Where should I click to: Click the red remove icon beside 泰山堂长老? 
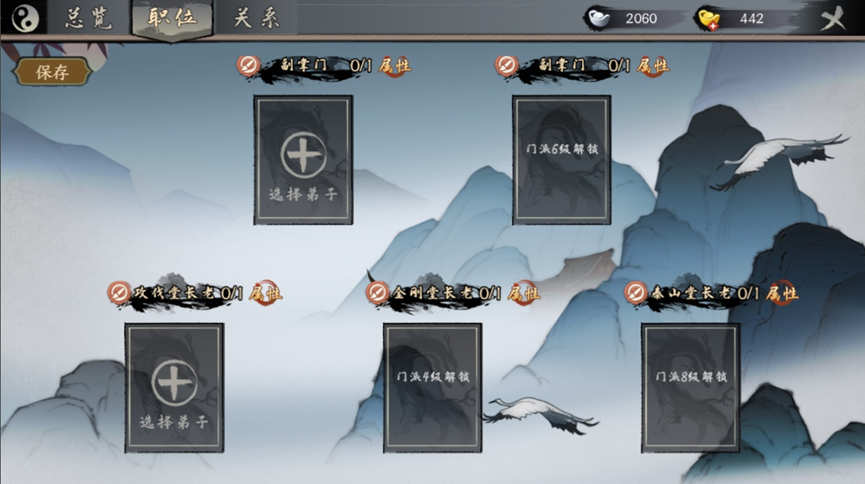tap(635, 293)
